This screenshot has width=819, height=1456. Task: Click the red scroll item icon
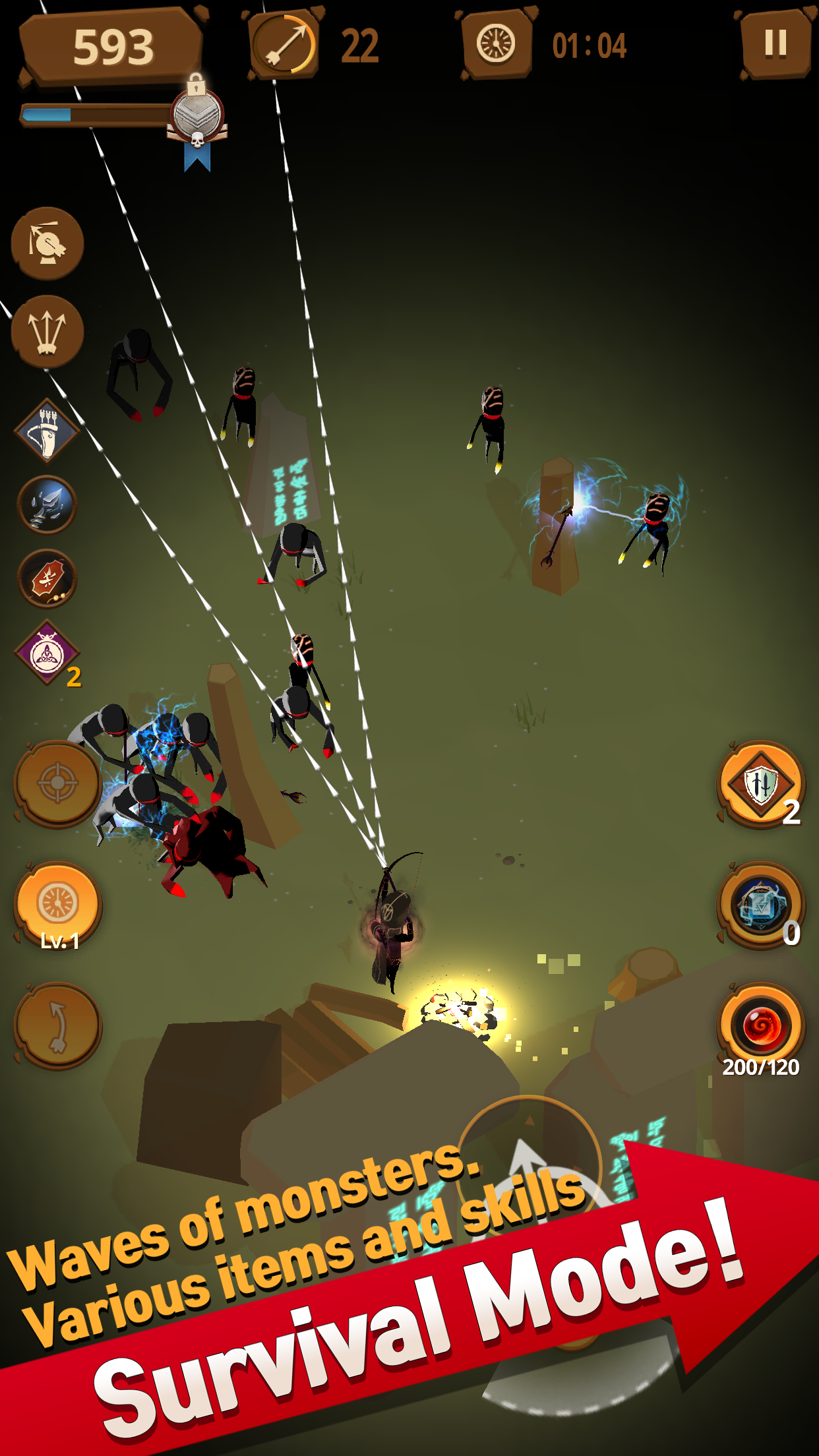point(47,578)
